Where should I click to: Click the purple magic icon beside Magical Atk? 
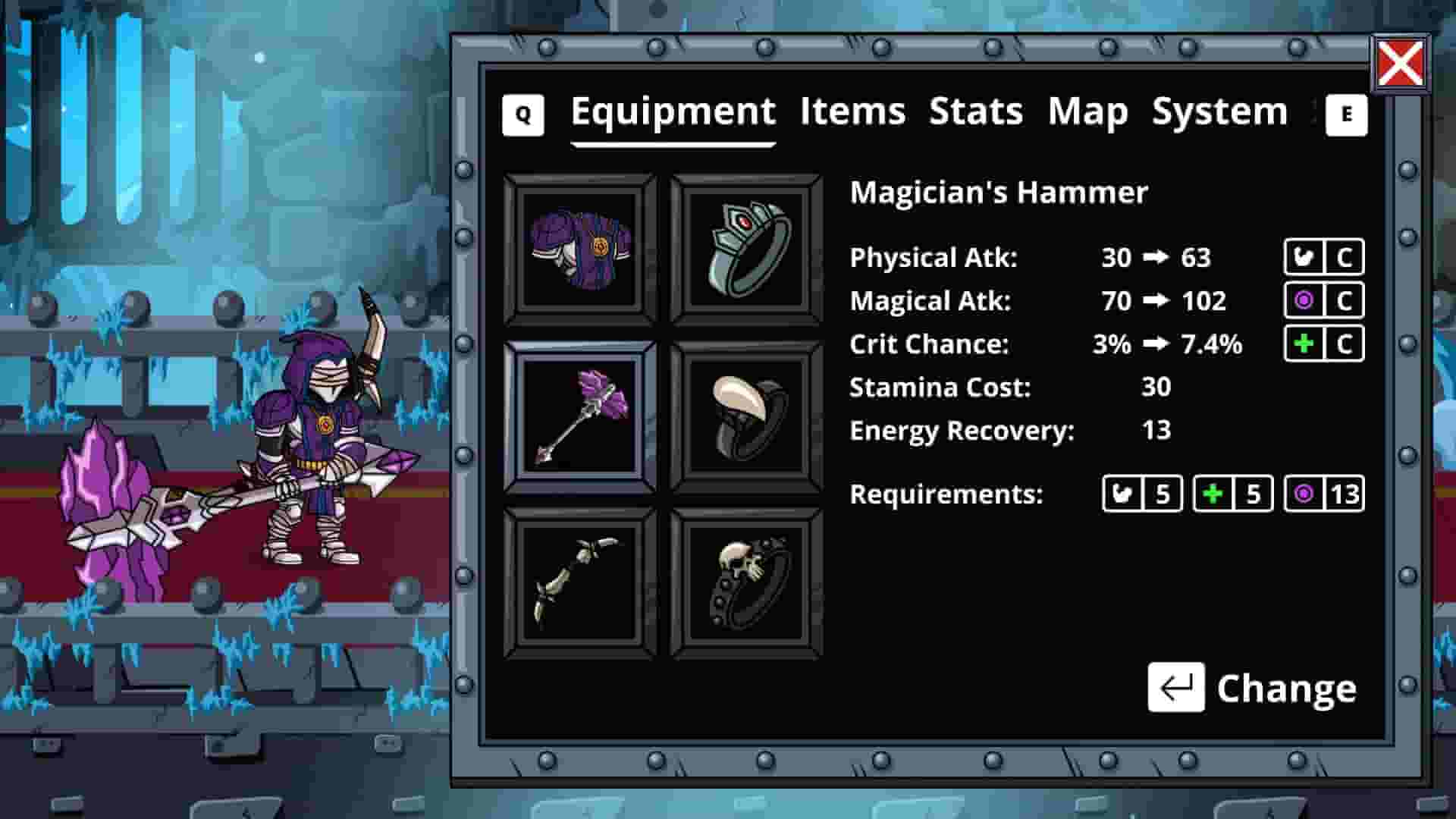pyautogui.click(x=1304, y=300)
